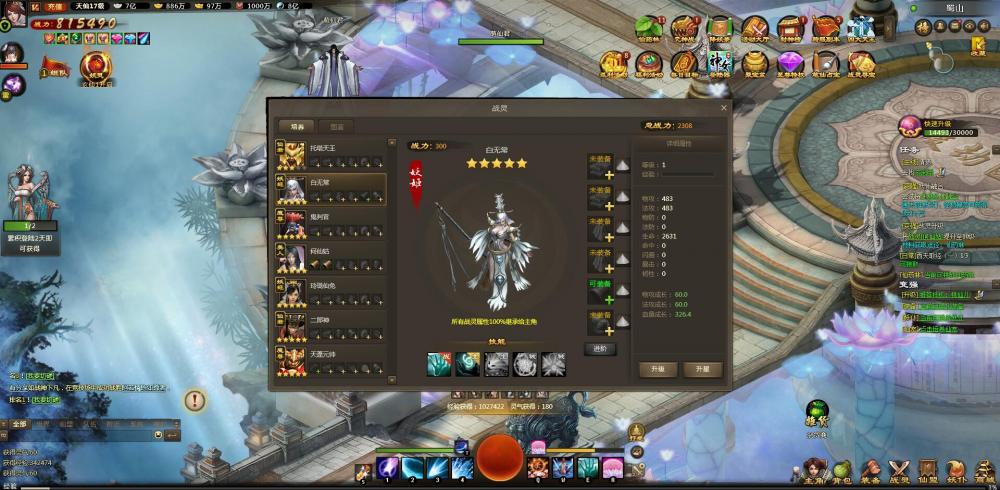Click the 充值 recharge button
Screen dimensions: 1000x490
[55, 6]
